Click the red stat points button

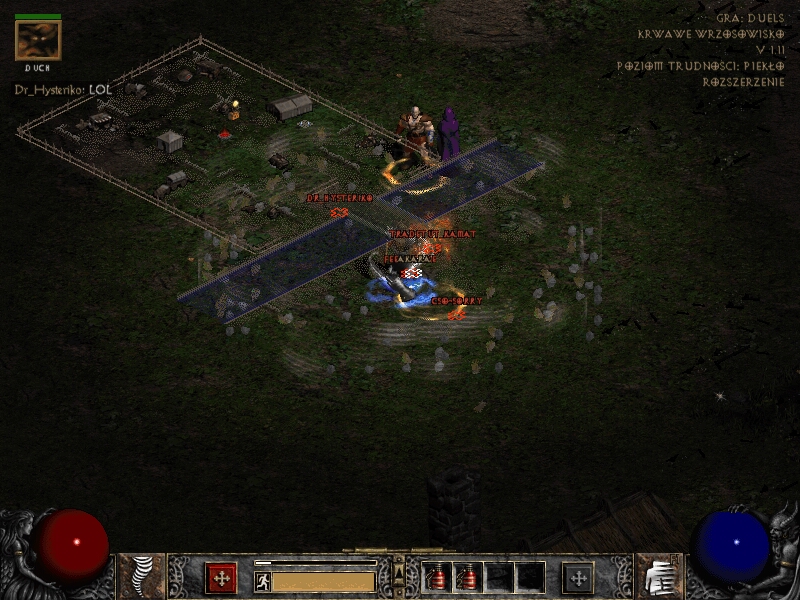221,578
